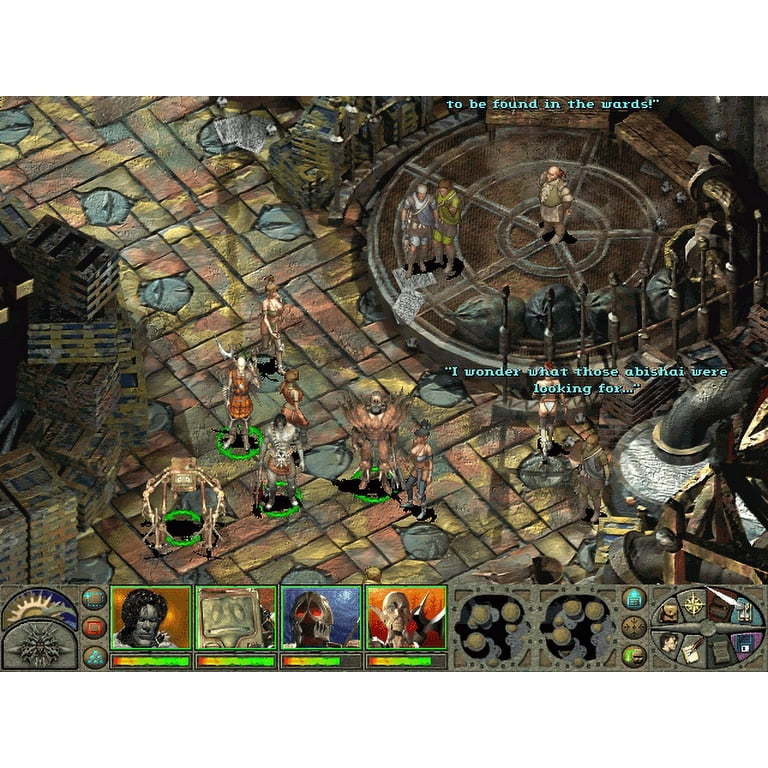Click the round cross-pattern button

(633, 627)
